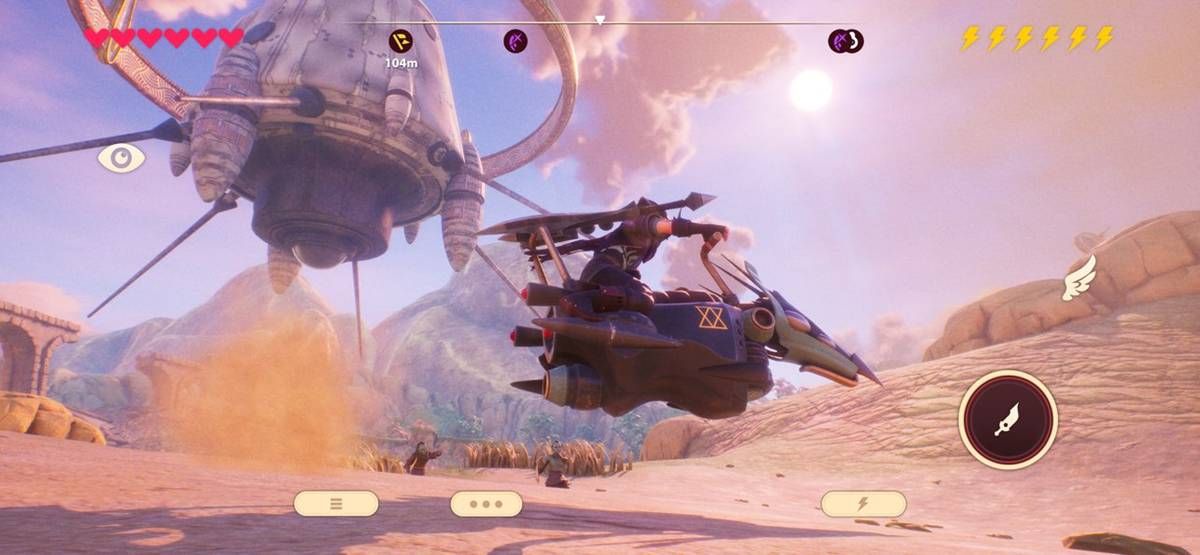Tap the round feather action button
This screenshot has height=555, width=1200.
click(1007, 420)
